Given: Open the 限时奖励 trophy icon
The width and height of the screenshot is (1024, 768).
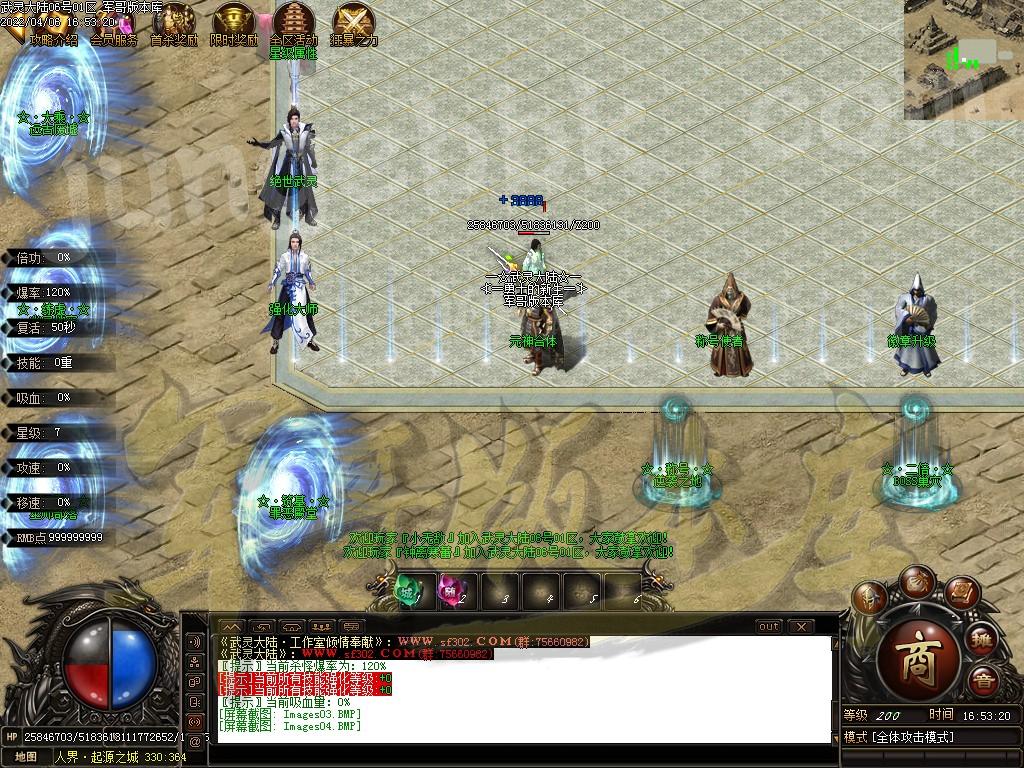Looking at the screenshot, I should coord(234,23).
